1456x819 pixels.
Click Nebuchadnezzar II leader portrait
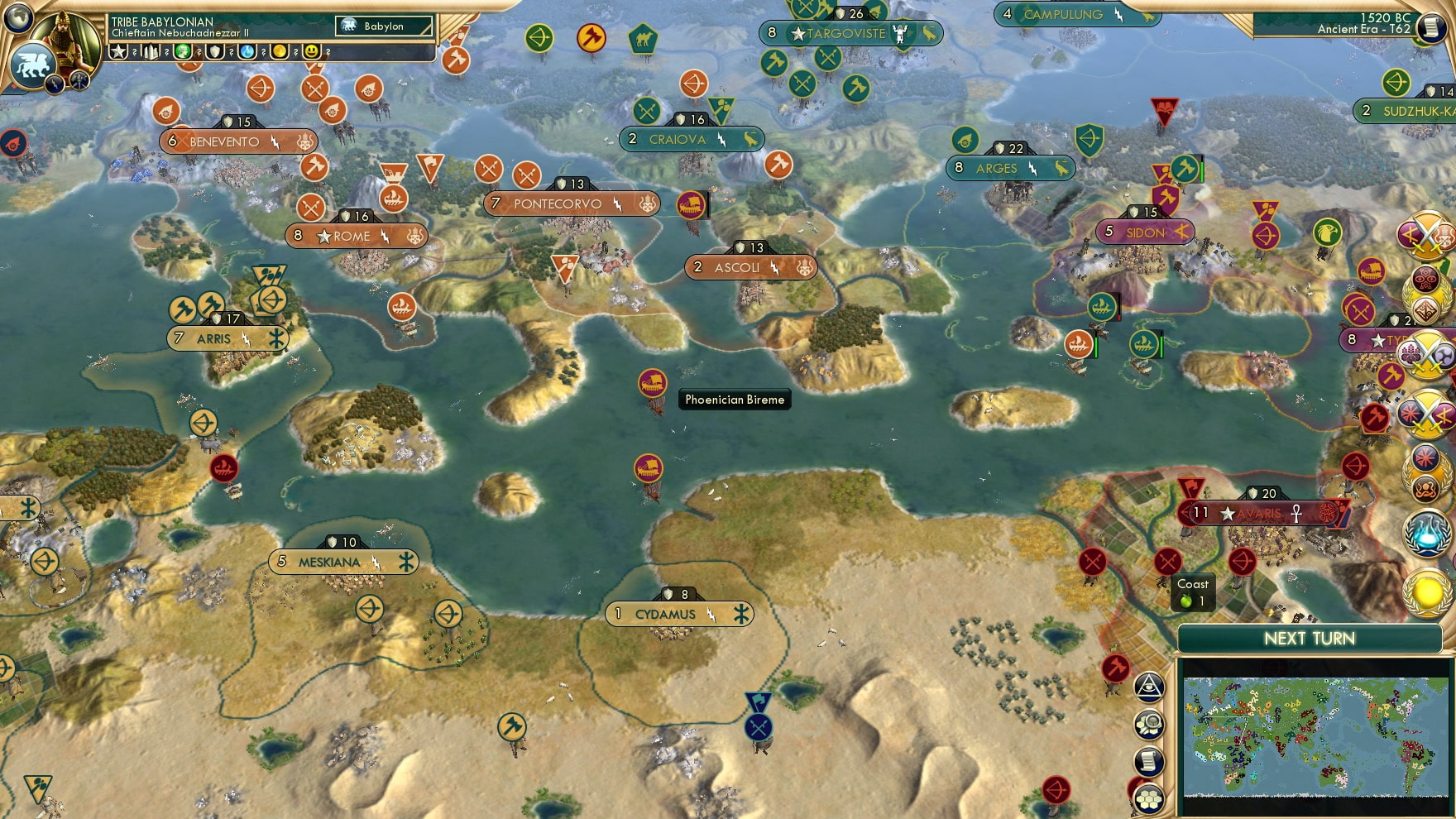[x=65, y=40]
